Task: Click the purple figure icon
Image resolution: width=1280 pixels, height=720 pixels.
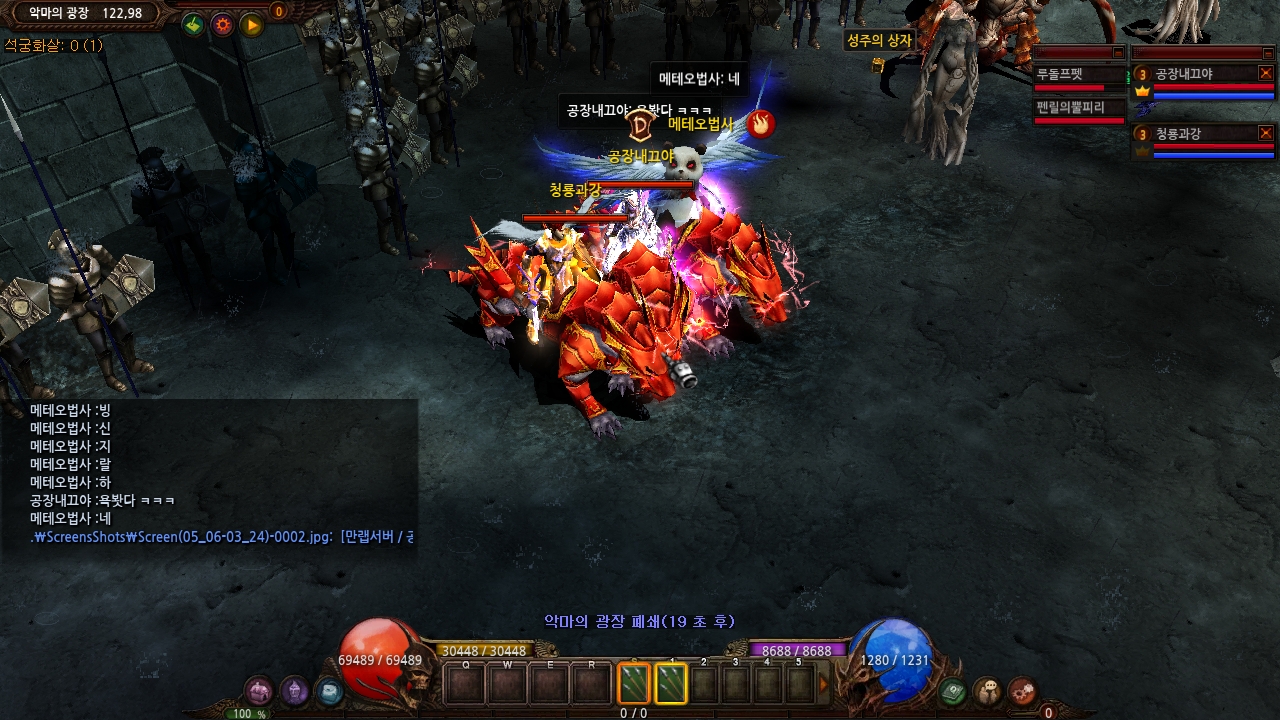Action: pyautogui.click(x=294, y=691)
